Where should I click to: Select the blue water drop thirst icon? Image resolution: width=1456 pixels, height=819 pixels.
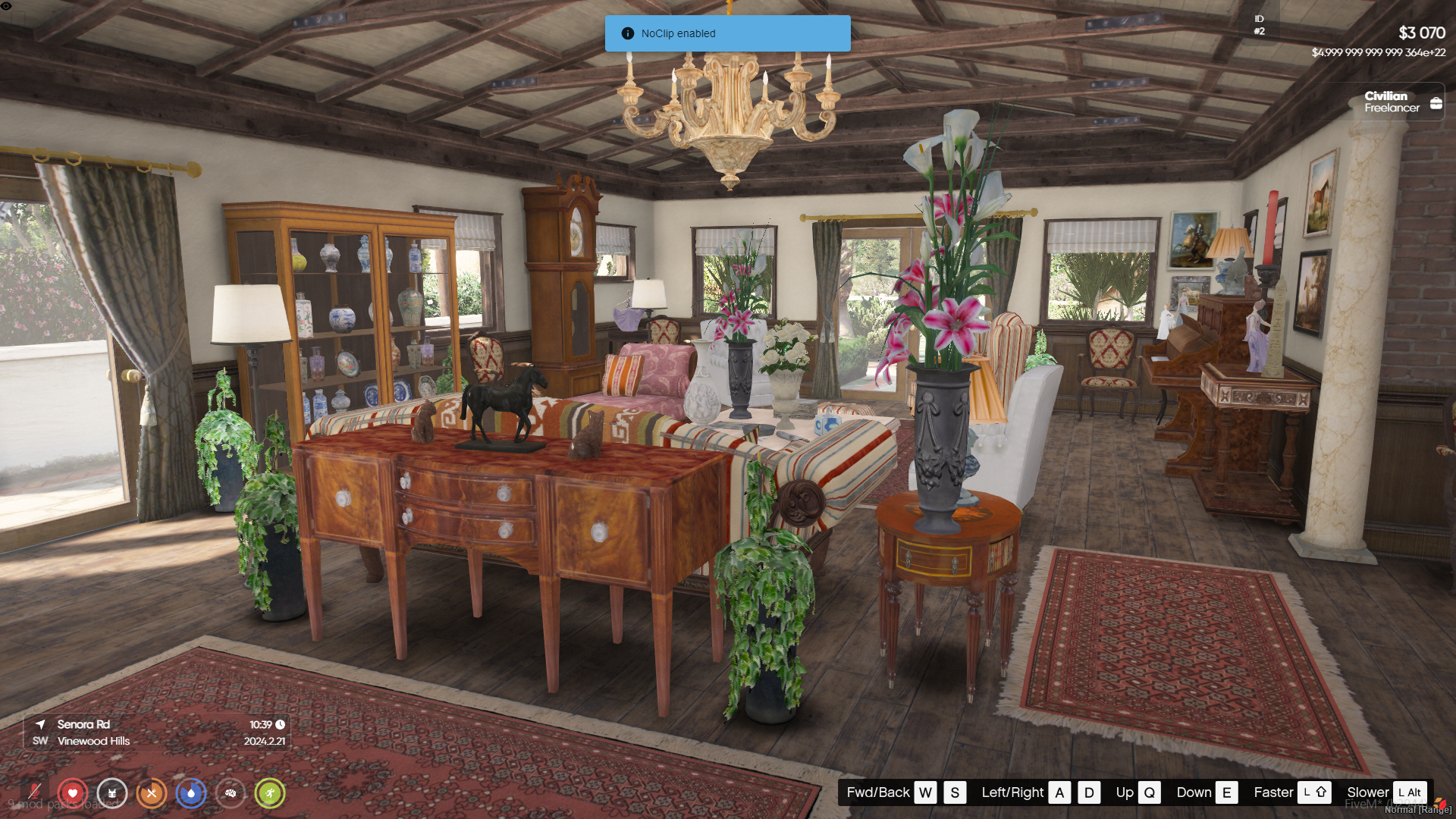[x=191, y=793]
